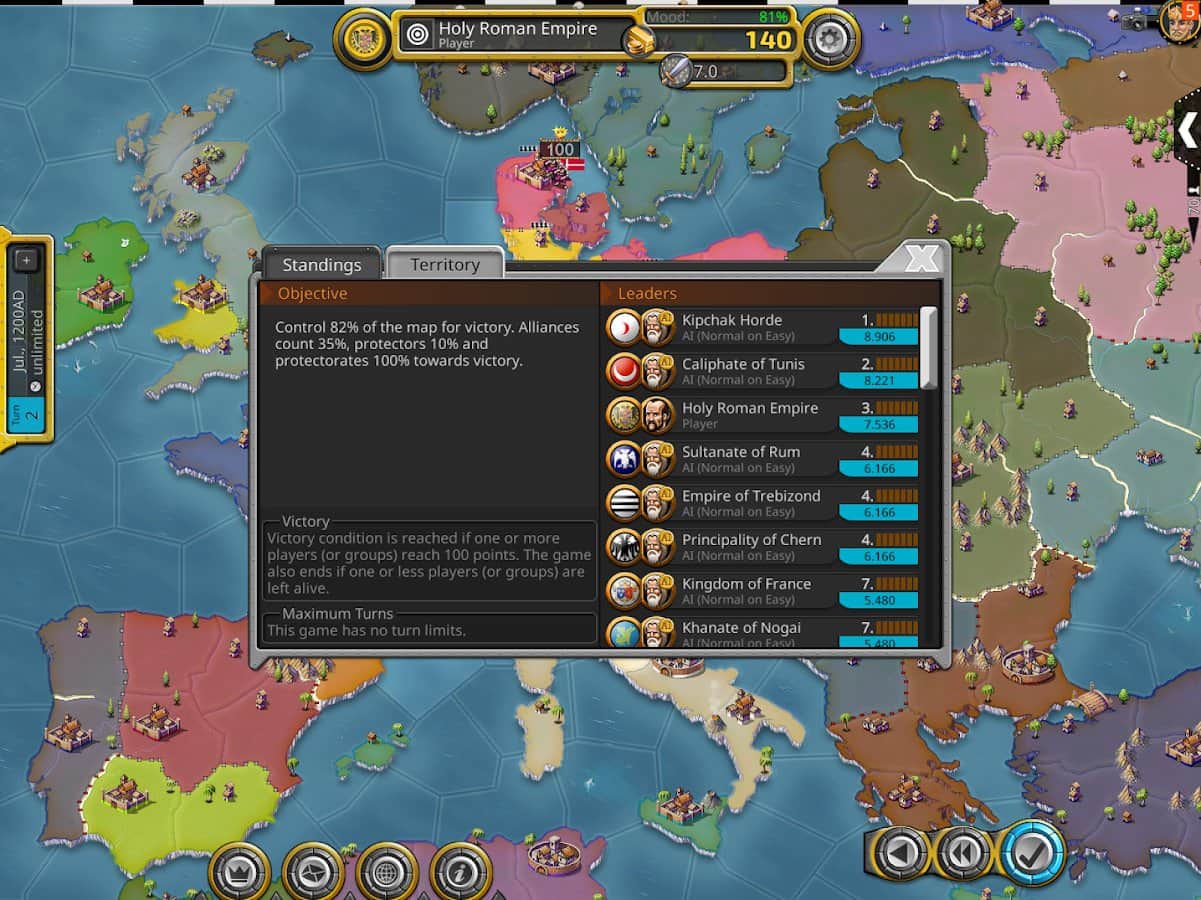Confirm end turn with the checkmark button

(1032, 853)
